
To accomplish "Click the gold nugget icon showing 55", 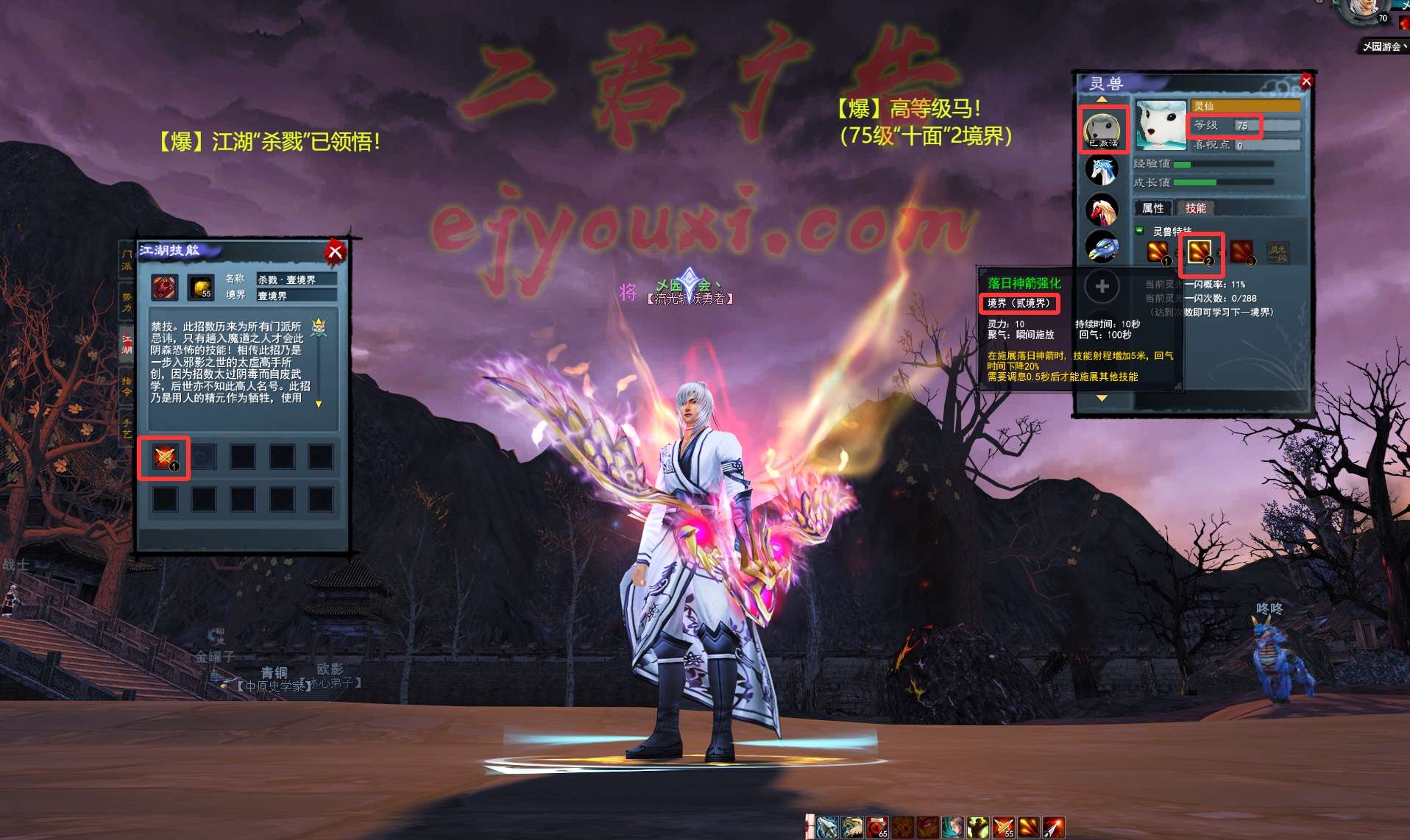I will point(201,287).
